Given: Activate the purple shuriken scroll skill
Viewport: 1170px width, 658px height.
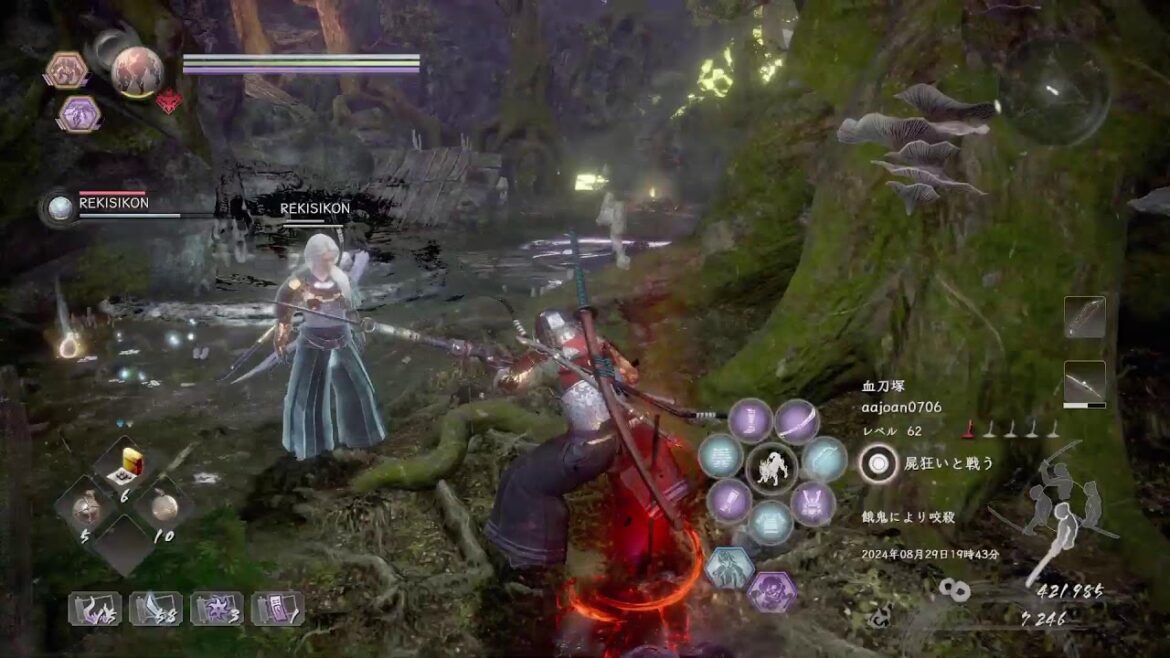Looking at the screenshot, I should coord(216,608).
